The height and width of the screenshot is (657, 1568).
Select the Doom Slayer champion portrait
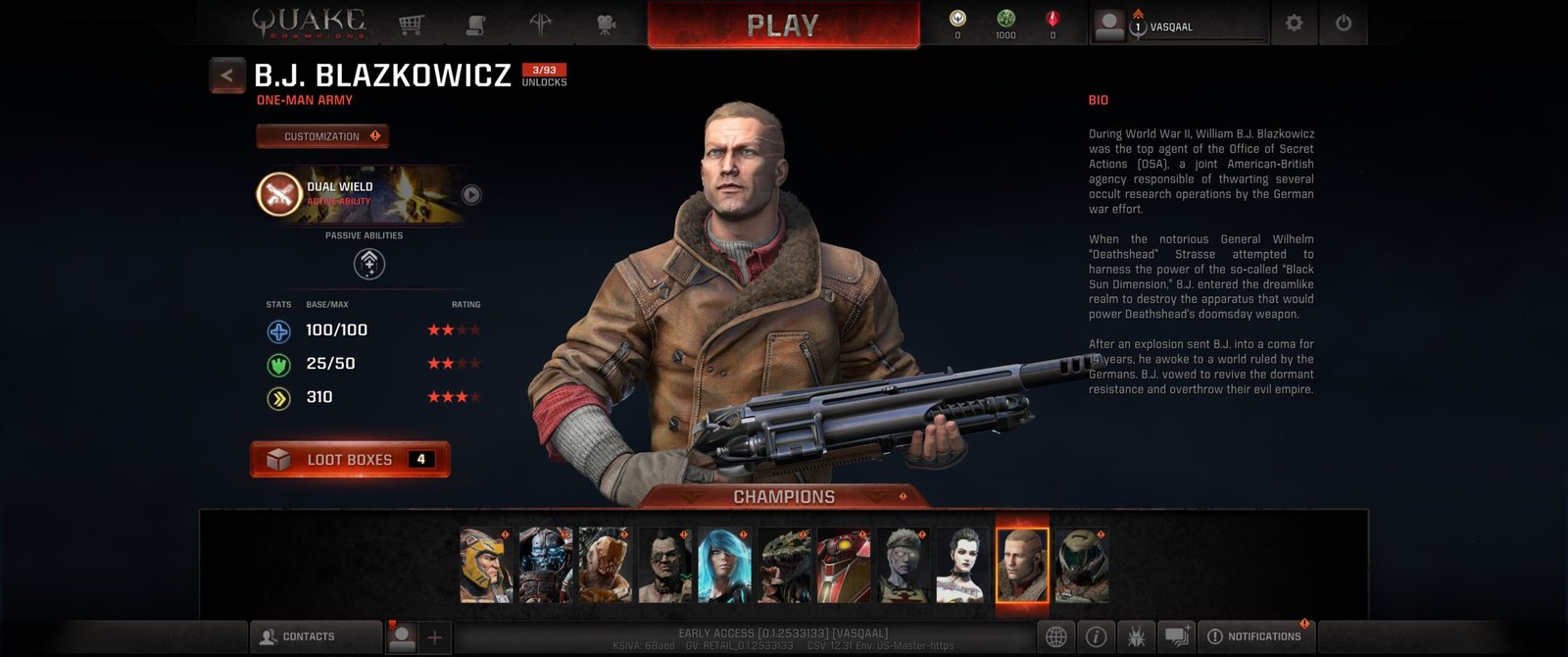coord(1082,566)
